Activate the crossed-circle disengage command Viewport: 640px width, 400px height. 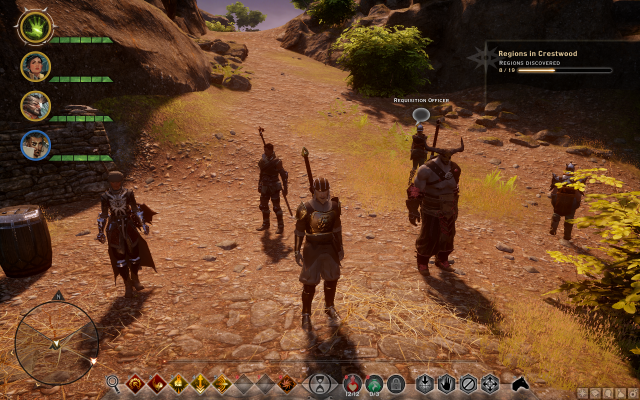pos(468,382)
